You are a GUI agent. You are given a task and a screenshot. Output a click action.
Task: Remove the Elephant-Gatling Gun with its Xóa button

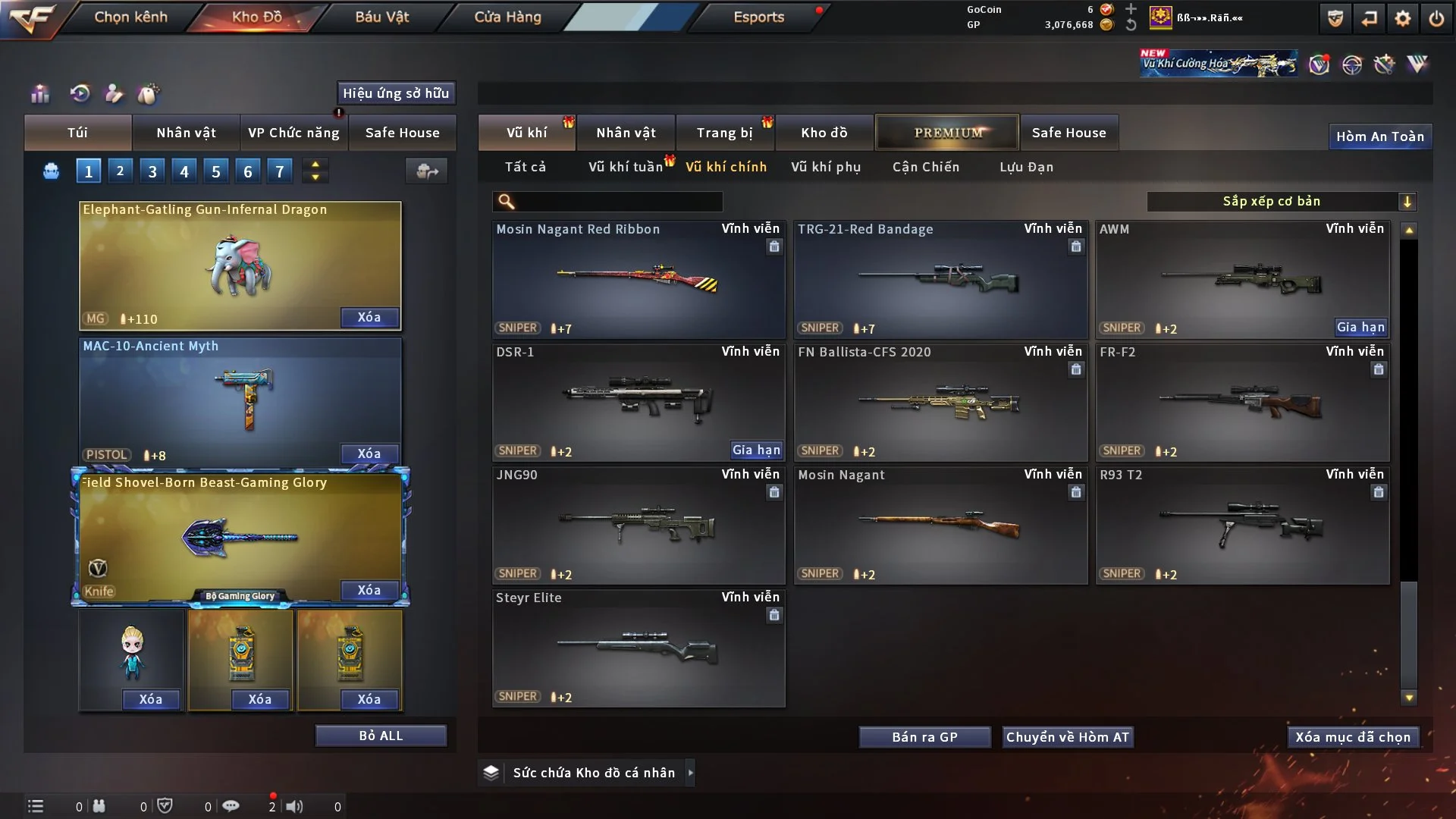(369, 317)
